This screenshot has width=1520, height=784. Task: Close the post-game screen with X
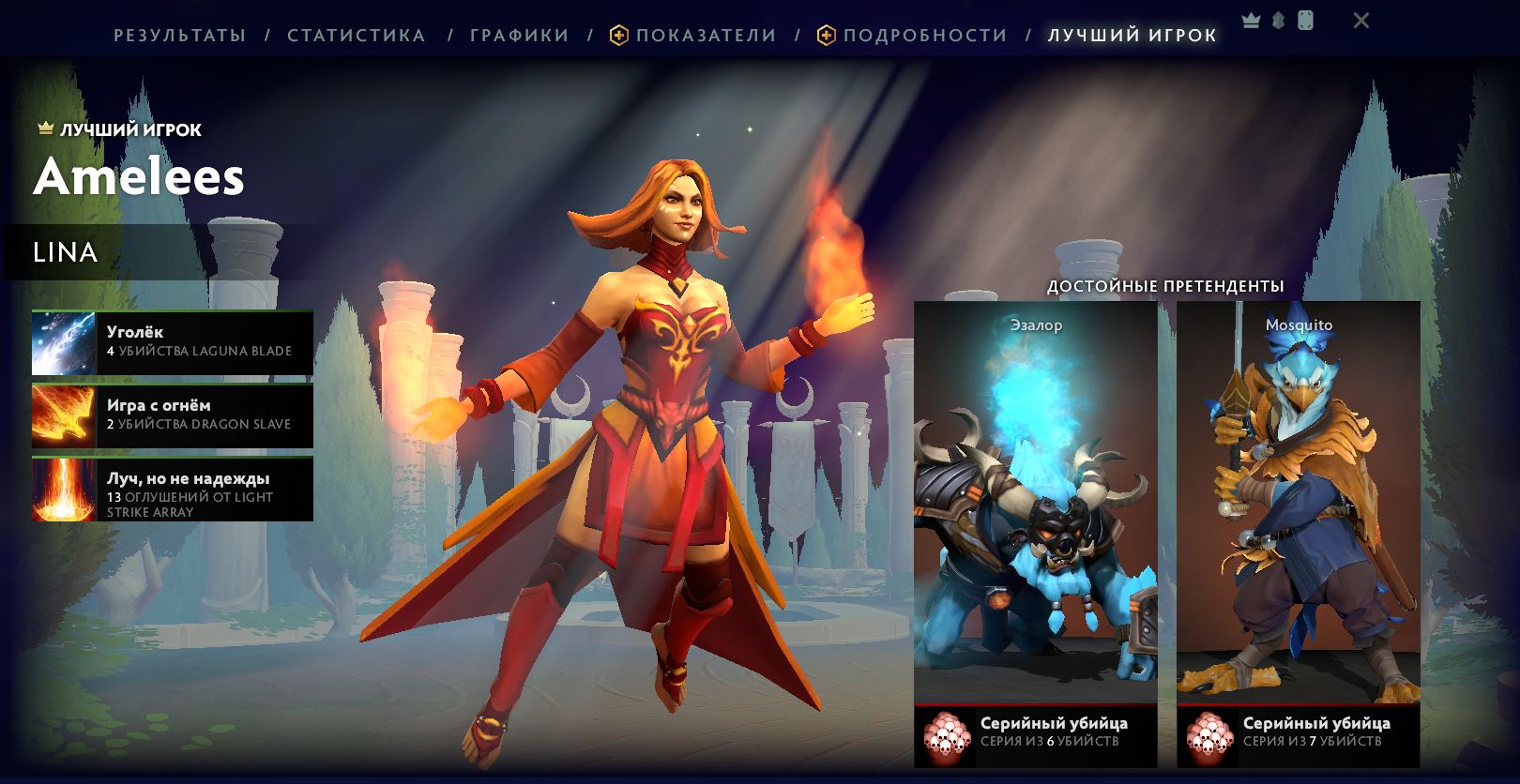(x=1361, y=21)
